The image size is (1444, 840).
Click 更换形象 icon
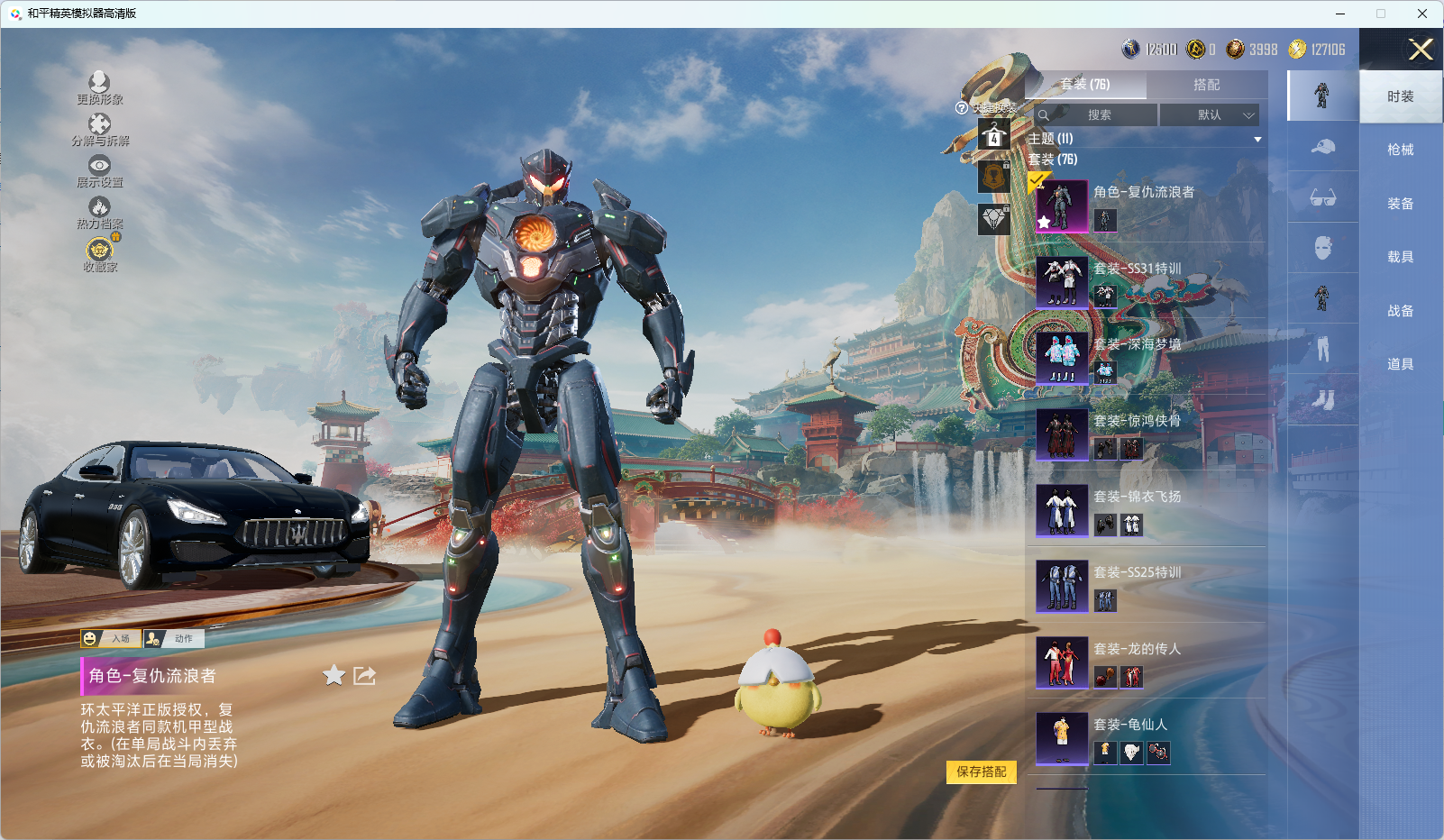point(99,87)
